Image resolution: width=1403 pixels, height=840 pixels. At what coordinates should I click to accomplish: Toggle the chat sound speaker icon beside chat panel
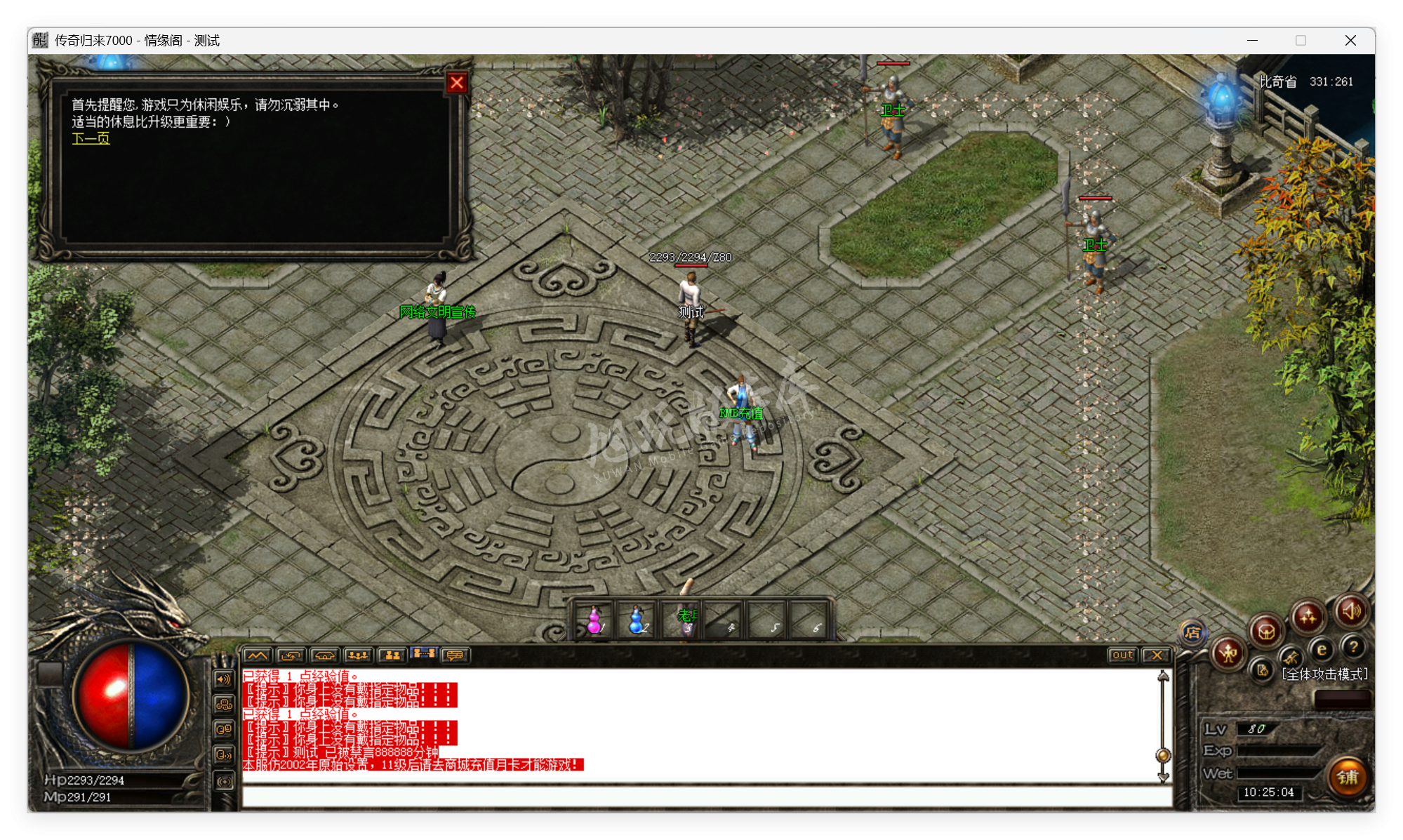coord(224,679)
